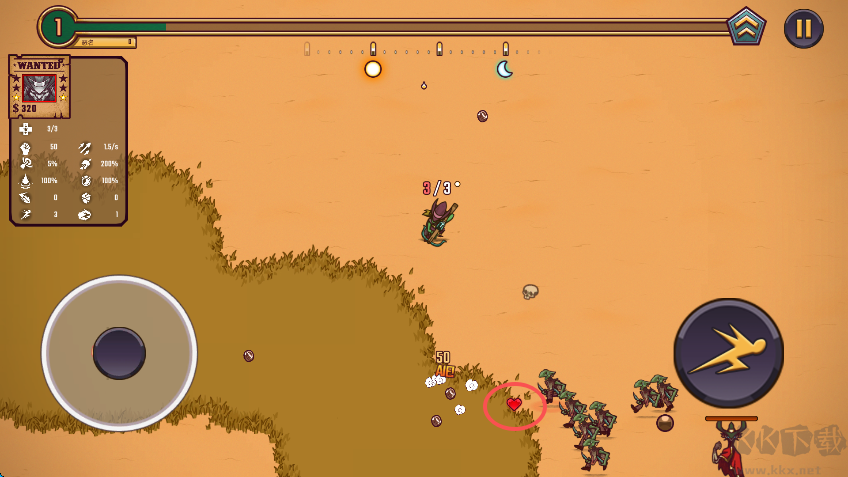Activate the lightning dash ability
Viewport: 848px width, 477px height.
[x=728, y=352]
